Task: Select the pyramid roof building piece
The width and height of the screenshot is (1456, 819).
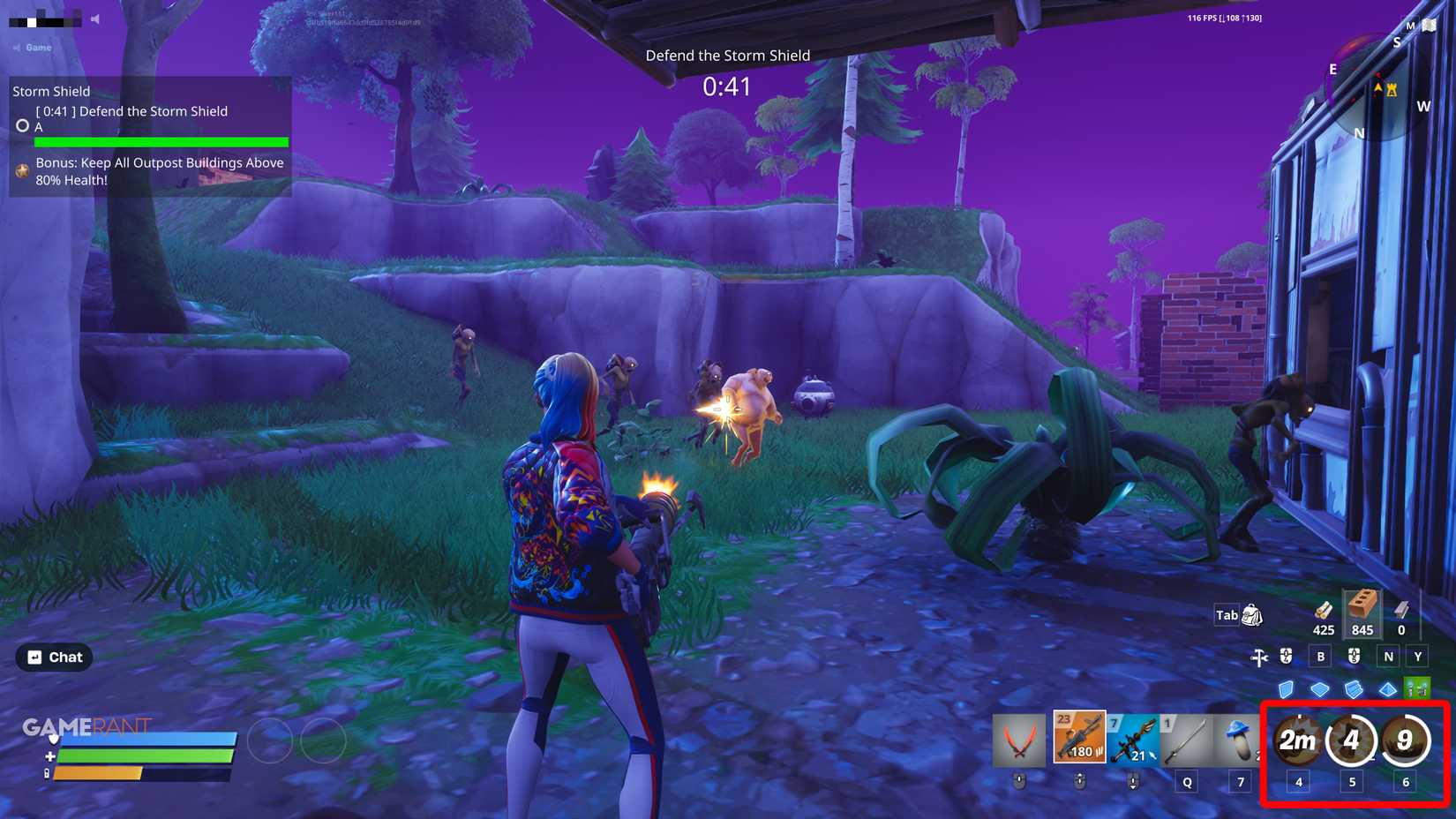Action: point(1387,688)
